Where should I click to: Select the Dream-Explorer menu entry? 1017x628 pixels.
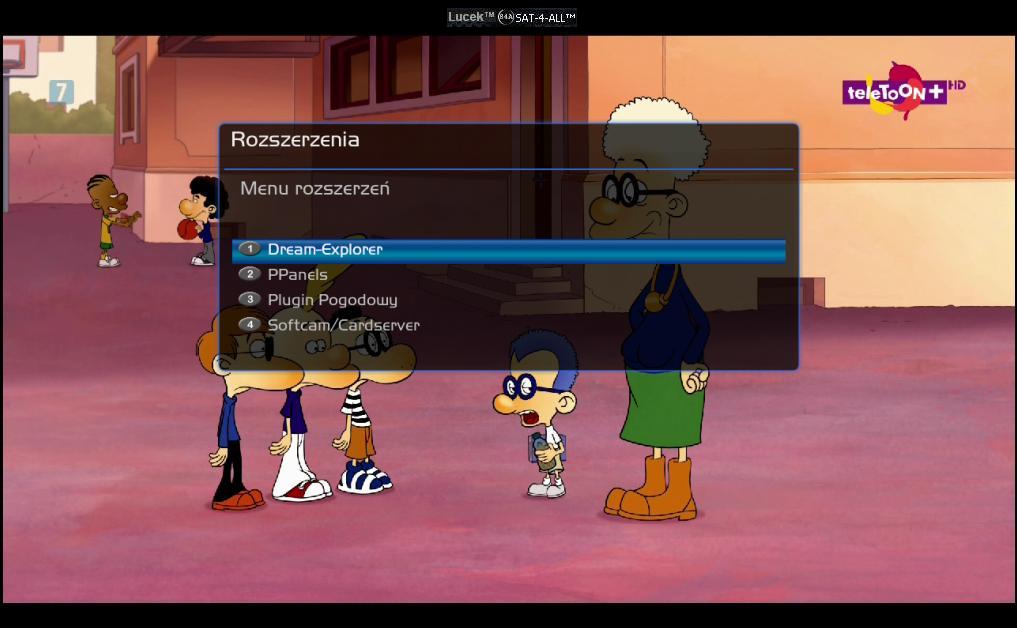pyautogui.click(x=325, y=249)
